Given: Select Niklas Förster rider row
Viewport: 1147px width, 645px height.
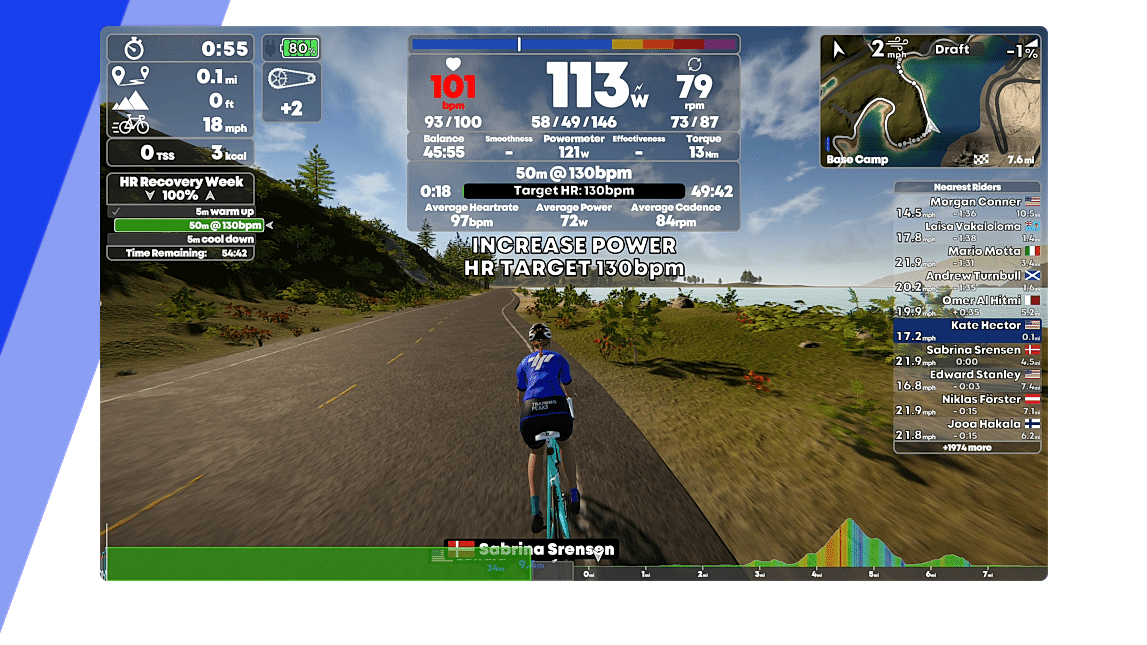Looking at the screenshot, I should pos(966,405).
